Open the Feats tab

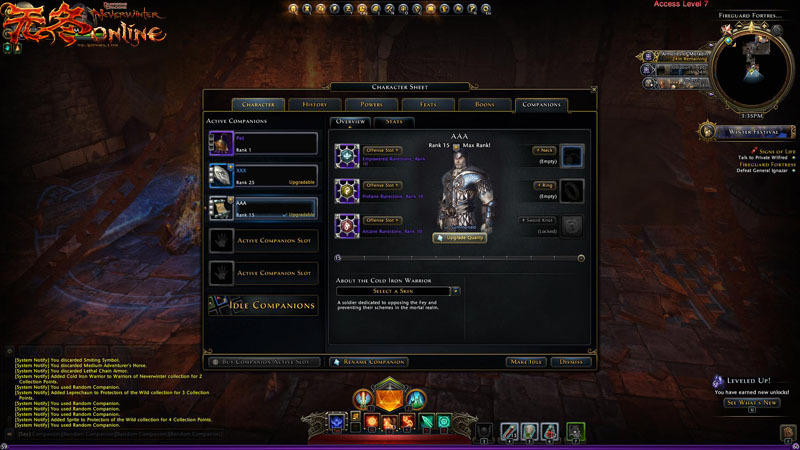428,104
